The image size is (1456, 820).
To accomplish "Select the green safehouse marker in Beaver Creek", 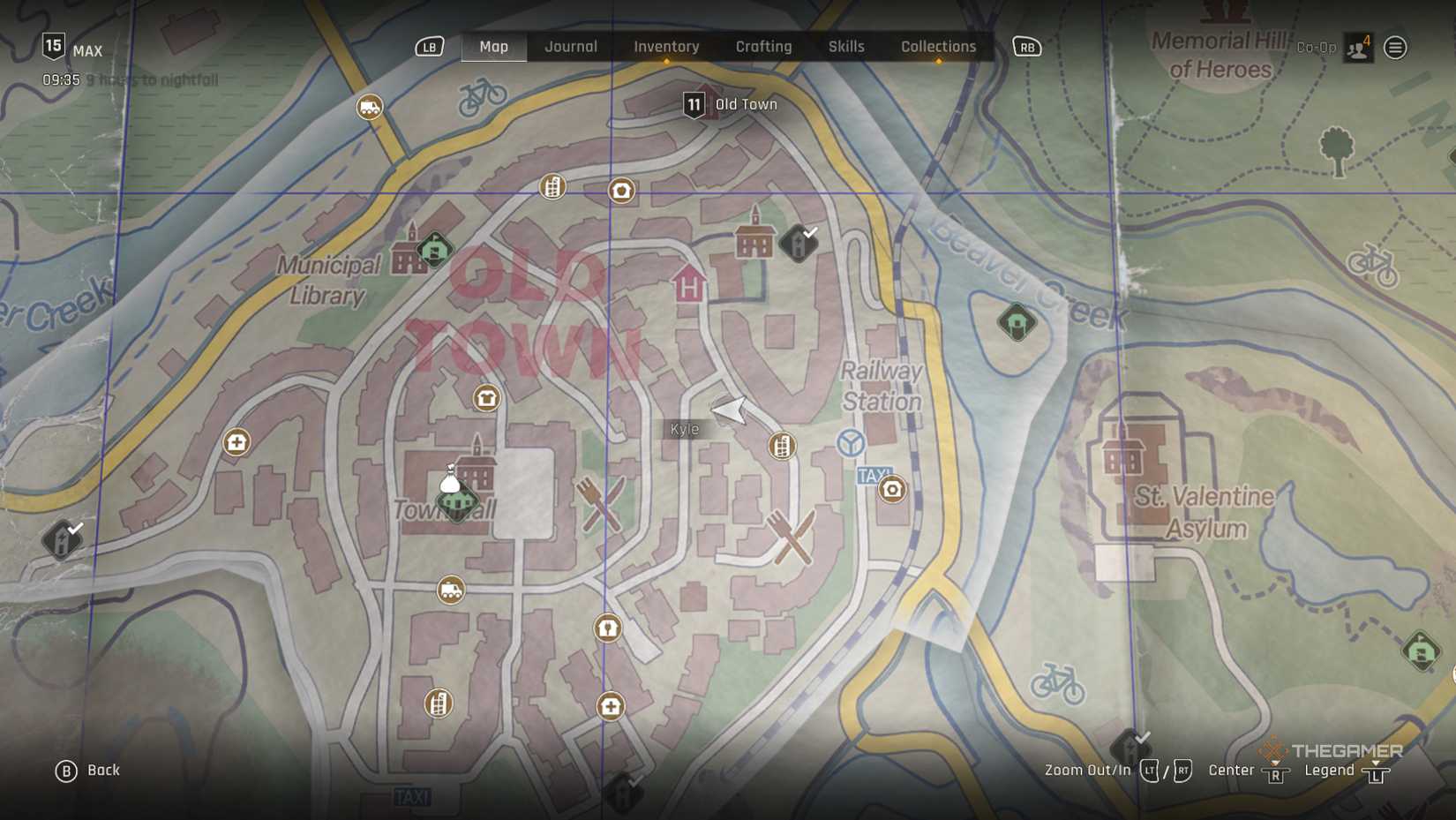I will (1017, 322).
